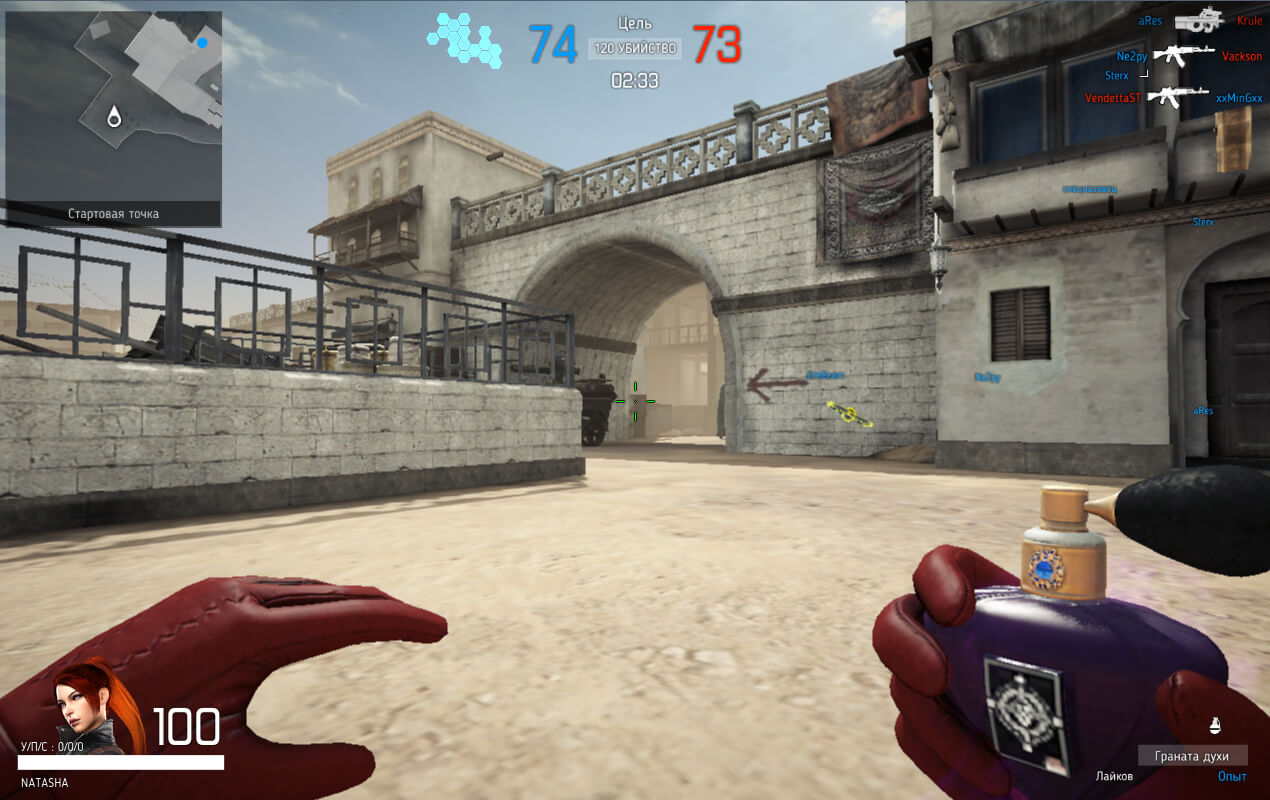Click the blue hexagon team emblem
Image resolution: width=1270 pixels, height=800 pixels.
[x=465, y=40]
